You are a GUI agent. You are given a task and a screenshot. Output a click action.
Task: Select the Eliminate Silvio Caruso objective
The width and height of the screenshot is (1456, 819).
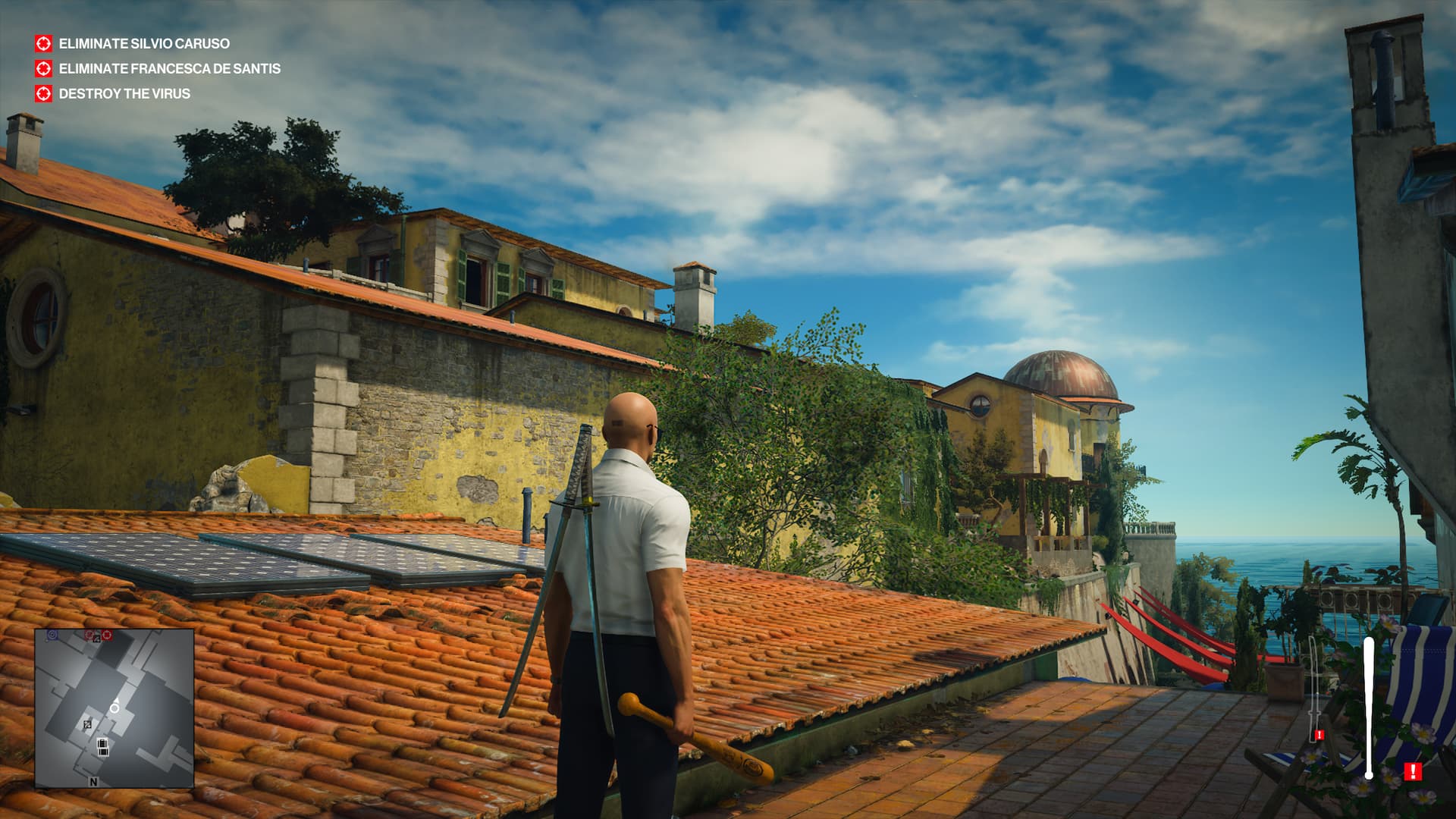[x=144, y=44]
